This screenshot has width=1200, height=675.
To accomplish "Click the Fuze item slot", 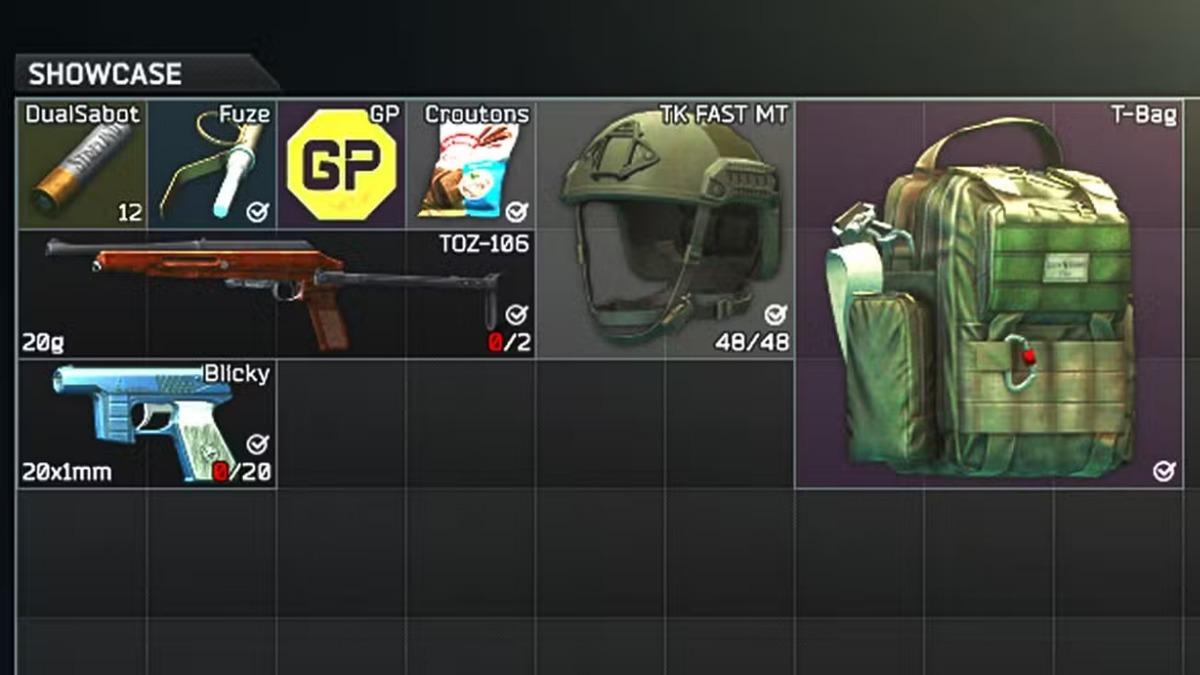I will (x=212, y=165).
